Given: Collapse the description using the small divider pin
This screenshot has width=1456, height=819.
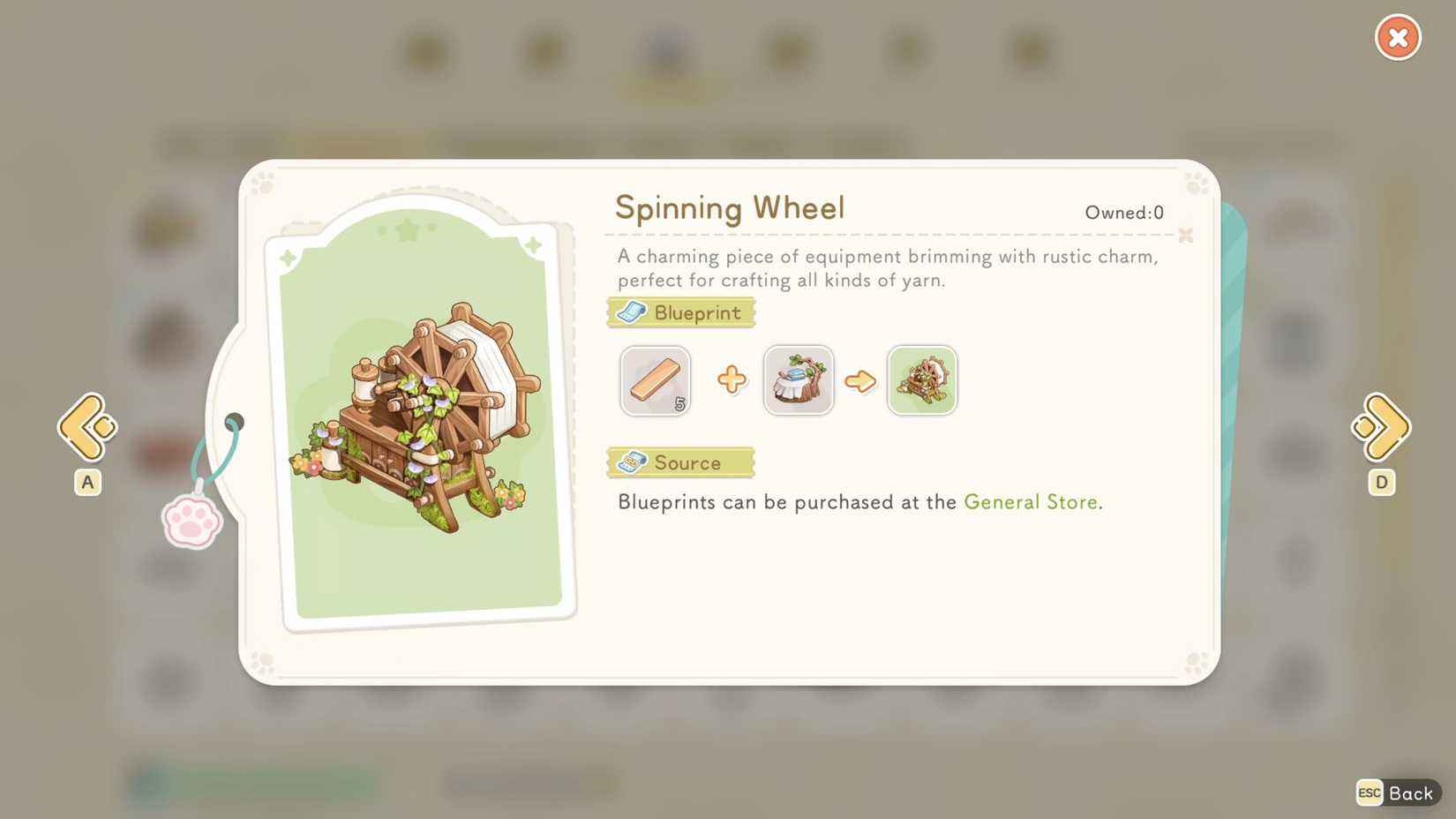Looking at the screenshot, I should (1186, 236).
